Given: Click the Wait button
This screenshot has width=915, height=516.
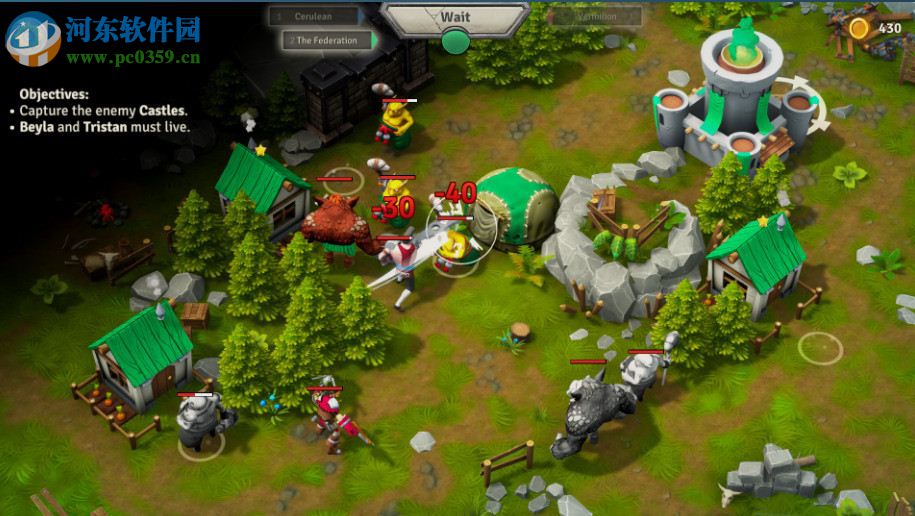Looking at the screenshot, I should pyautogui.click(x=455, y=17).
